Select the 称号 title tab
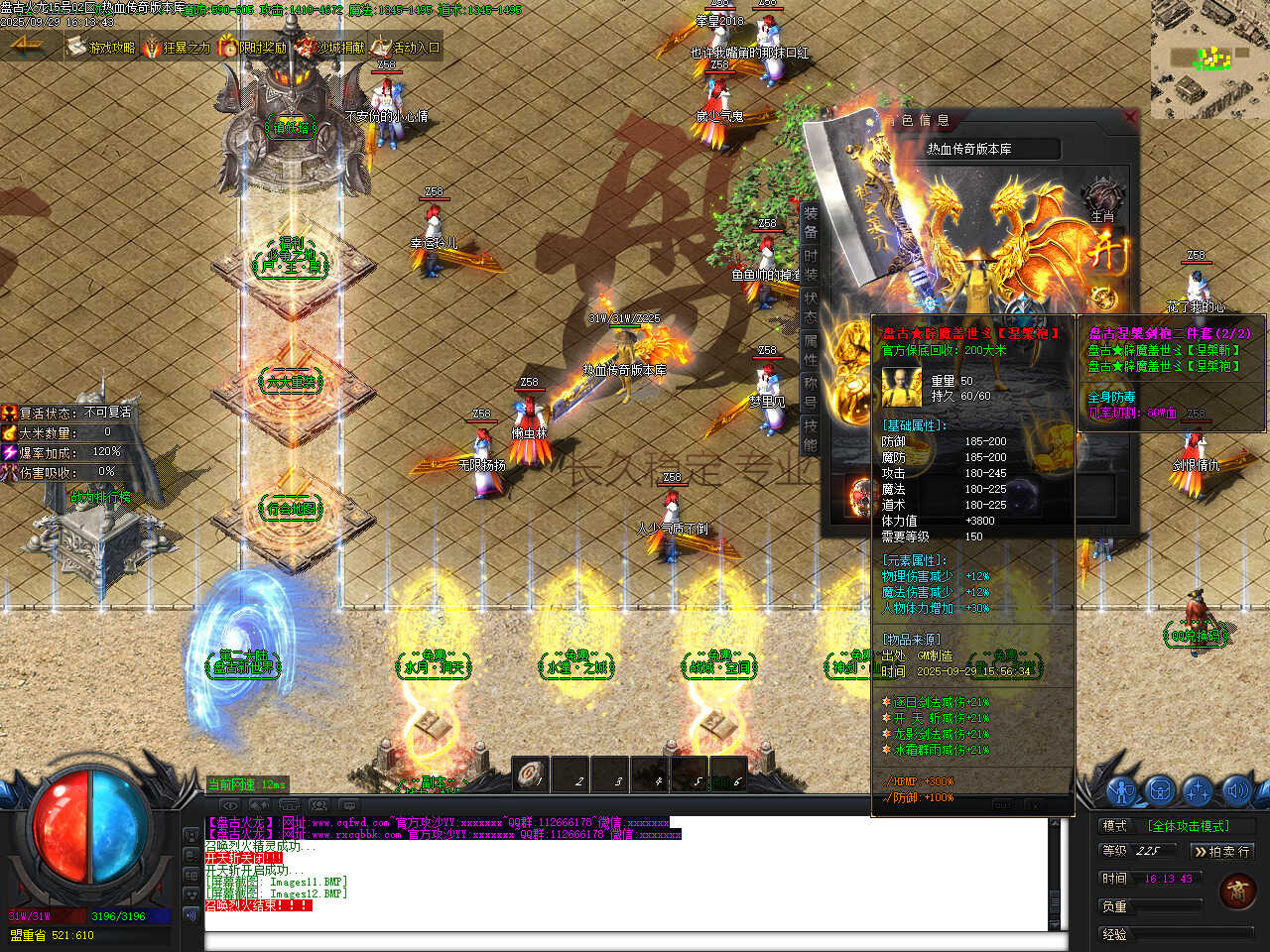Screen dimensions: 1270x952 [811, 394]
